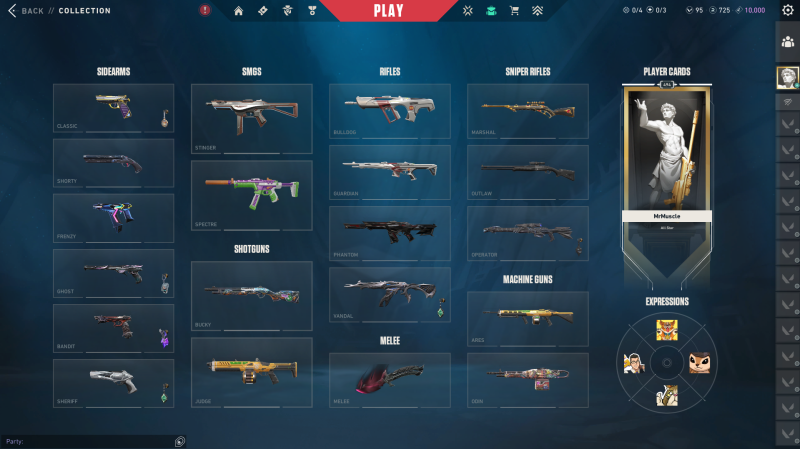
Task: Select the Melee weapon slot
Action: tap(389, 380)
